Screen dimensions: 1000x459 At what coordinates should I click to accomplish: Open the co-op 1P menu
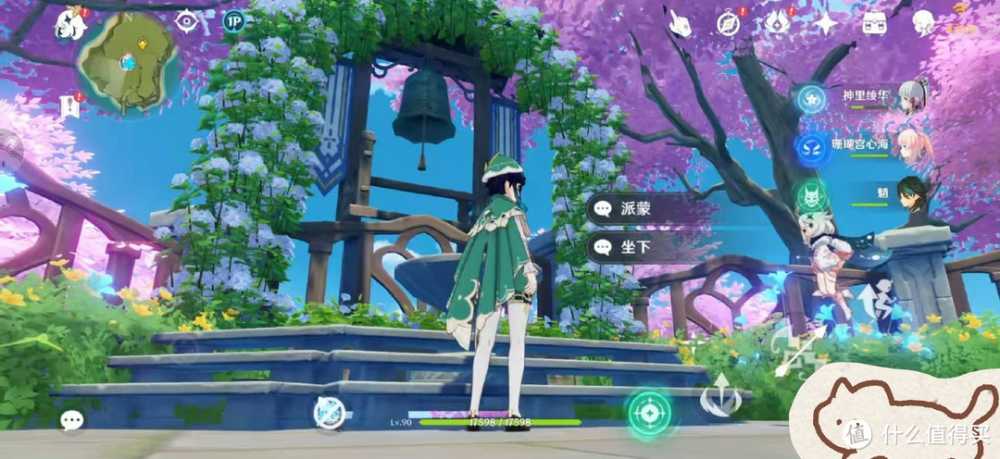click(234, 20)
